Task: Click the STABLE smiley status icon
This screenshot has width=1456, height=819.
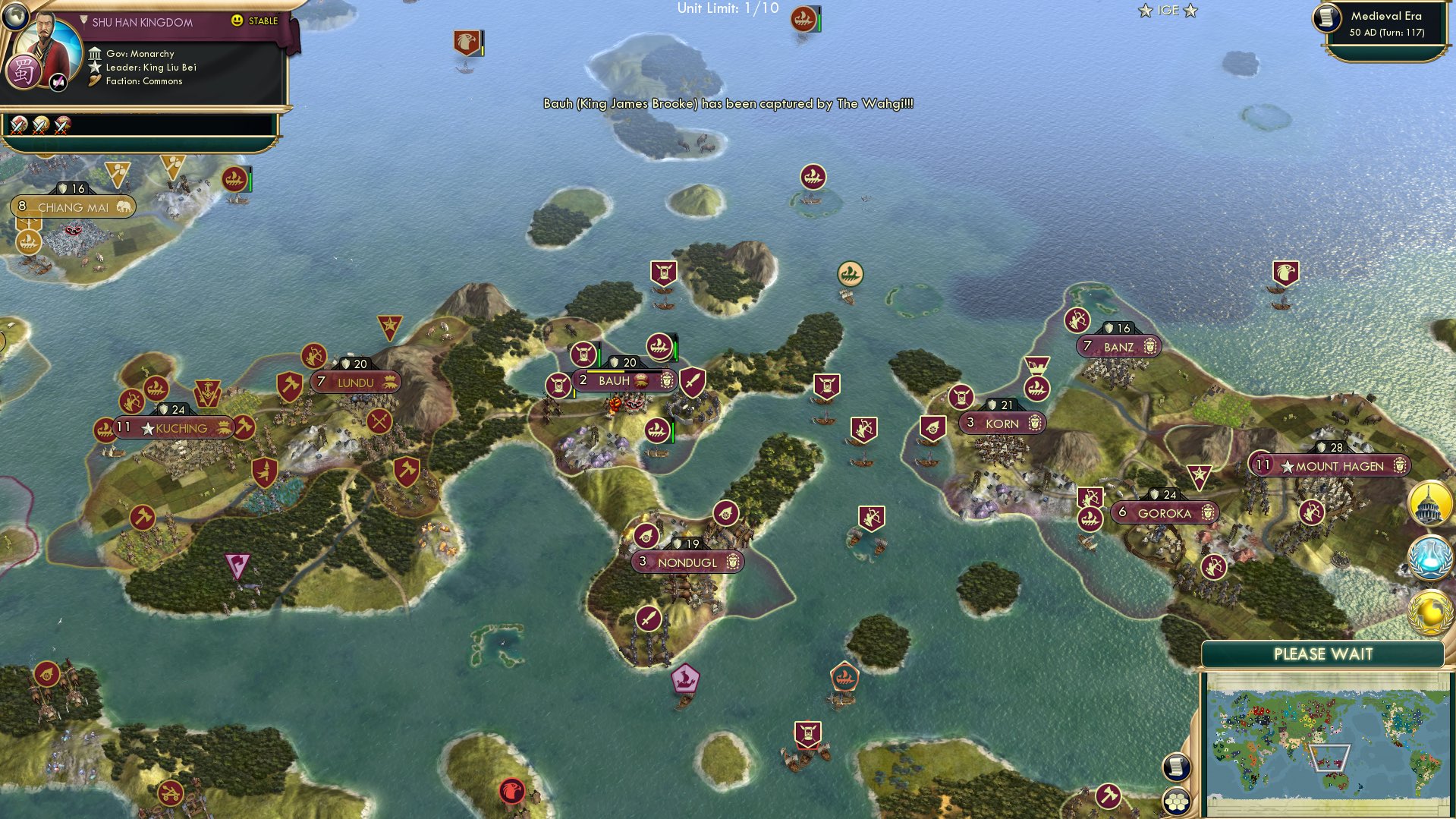Action: click(237, 20)
